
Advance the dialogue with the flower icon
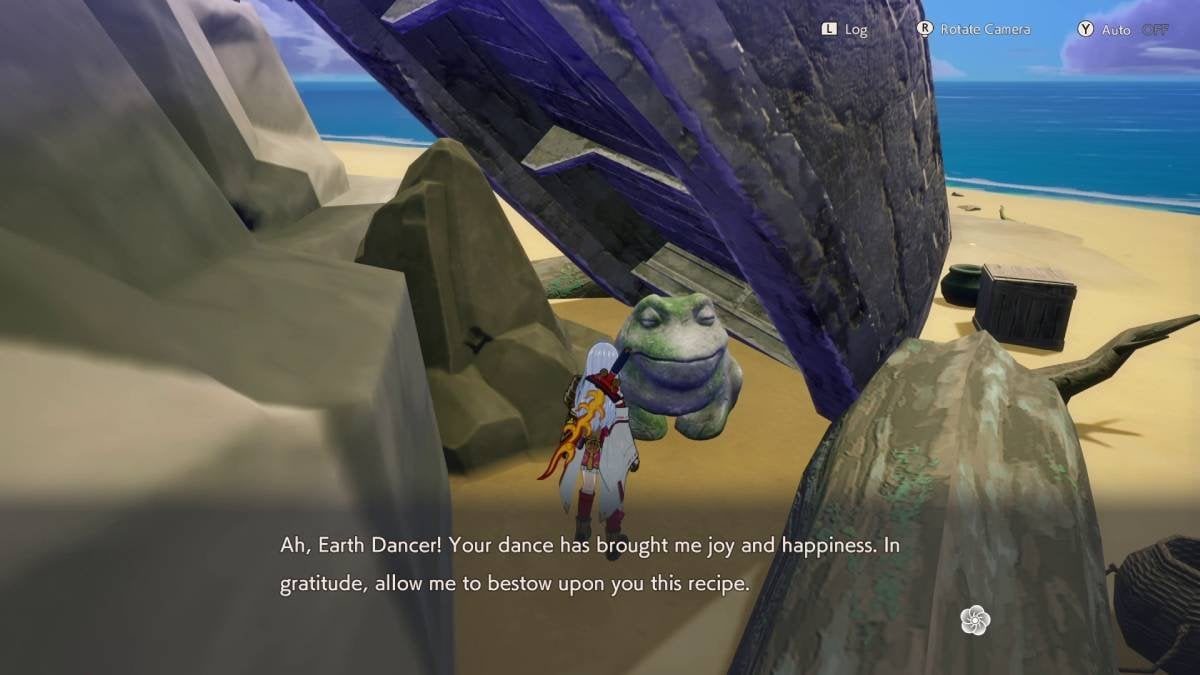[x=974, y=620]
